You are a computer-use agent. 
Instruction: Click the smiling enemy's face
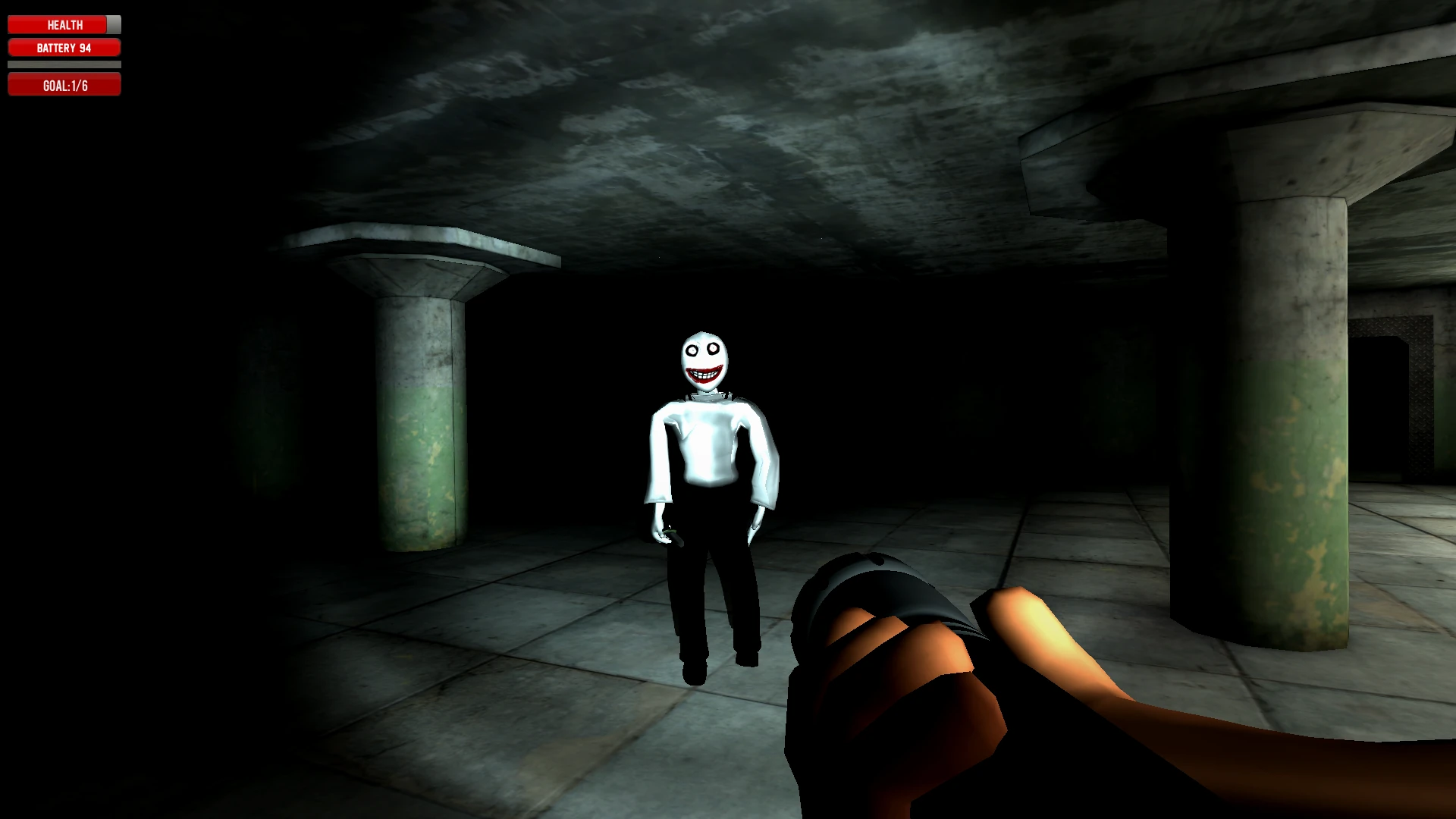[x=705, y=356]
